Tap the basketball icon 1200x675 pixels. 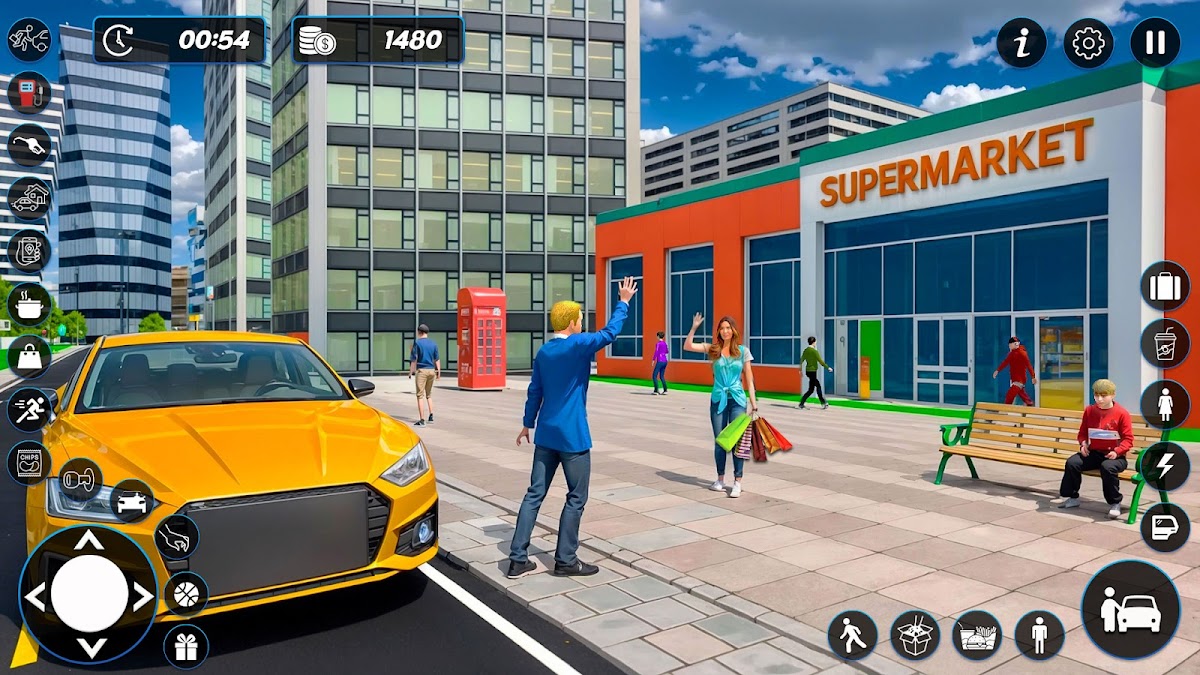(186, 594)
